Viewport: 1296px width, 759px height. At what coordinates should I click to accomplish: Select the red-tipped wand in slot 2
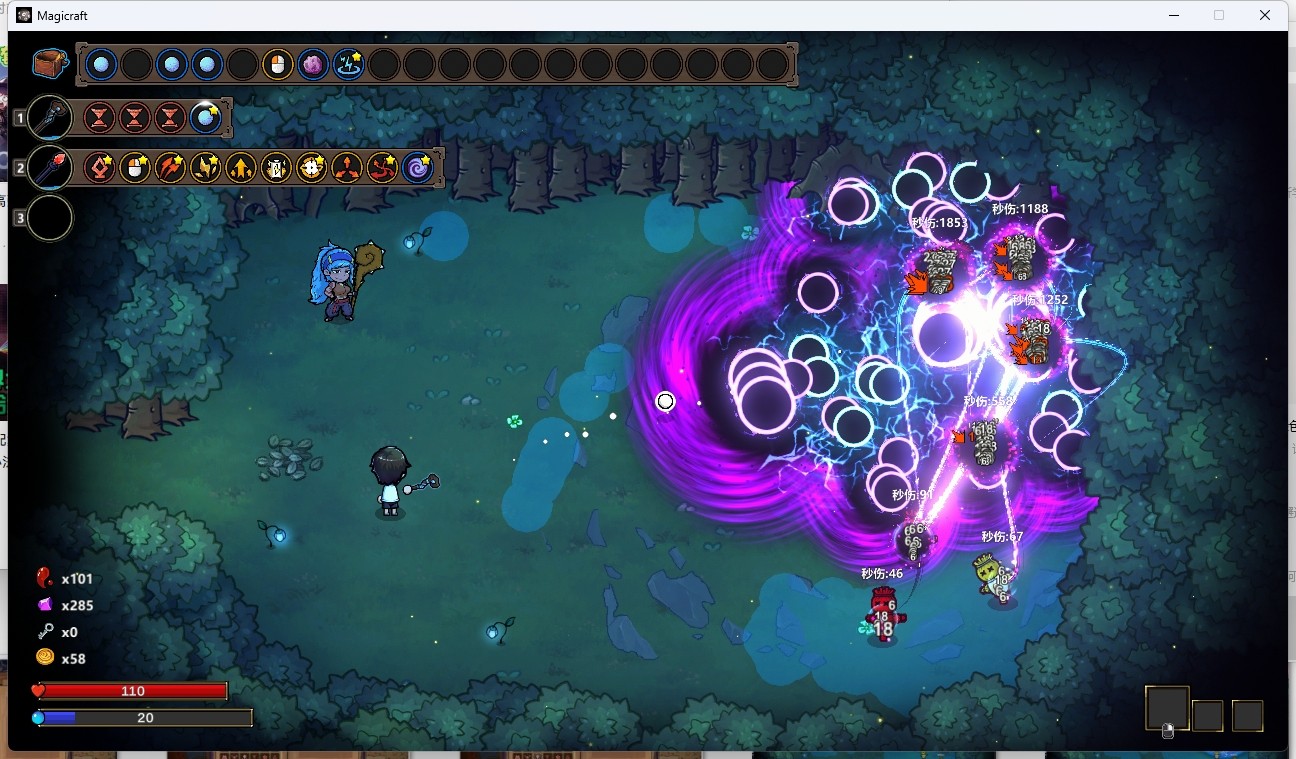49,167
